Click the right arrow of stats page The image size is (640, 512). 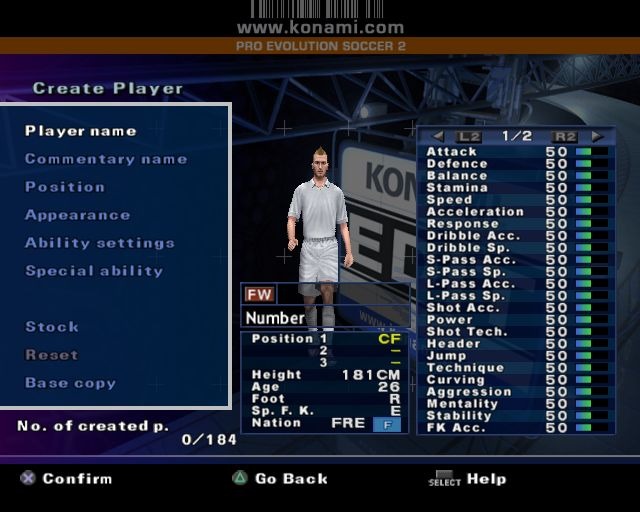pyautogui.click(x=597, y=136)
